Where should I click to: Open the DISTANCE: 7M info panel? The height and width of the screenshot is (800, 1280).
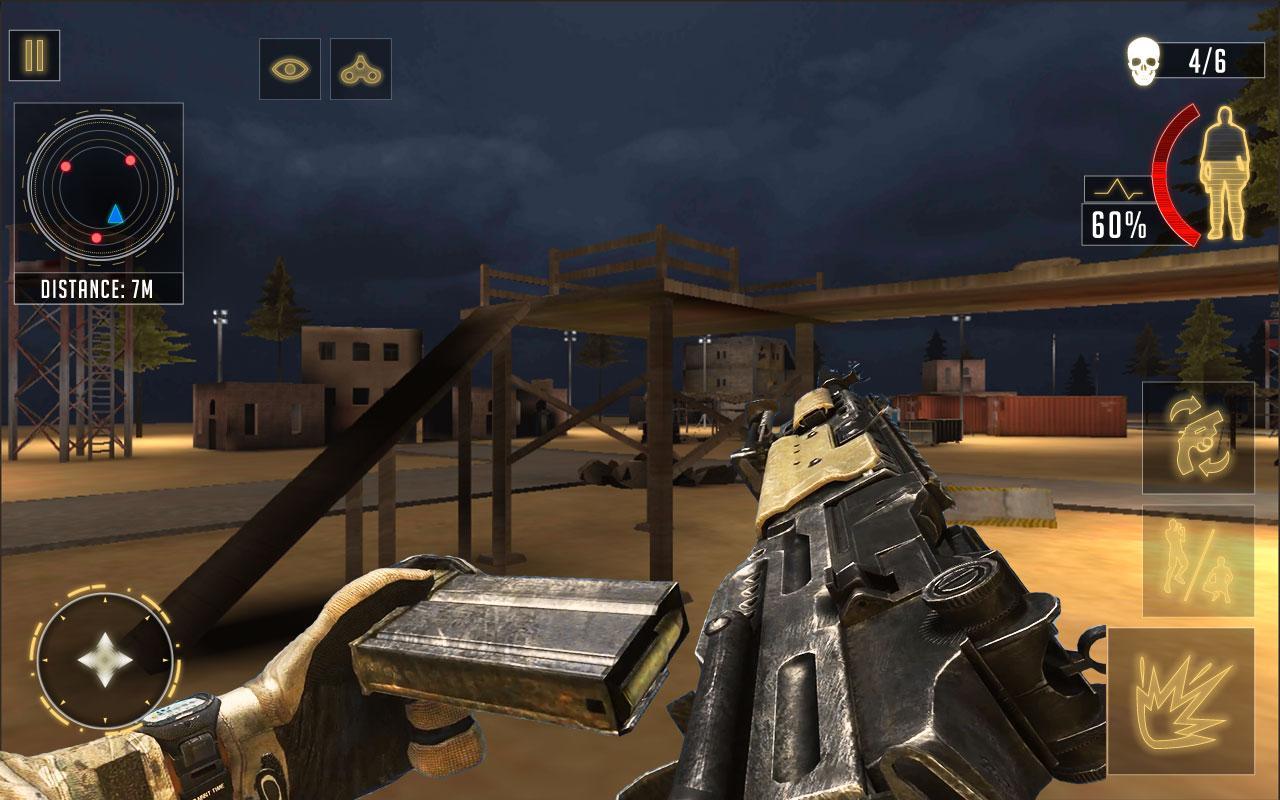coord(98,289)
